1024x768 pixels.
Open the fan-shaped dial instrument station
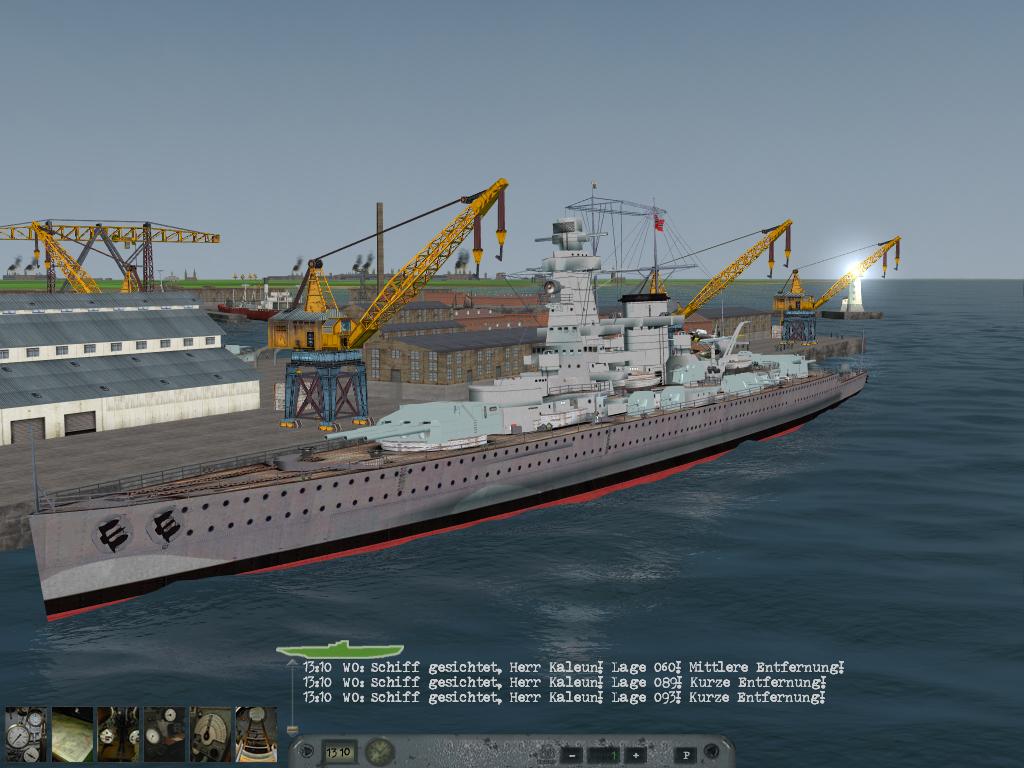pos(210,735)
